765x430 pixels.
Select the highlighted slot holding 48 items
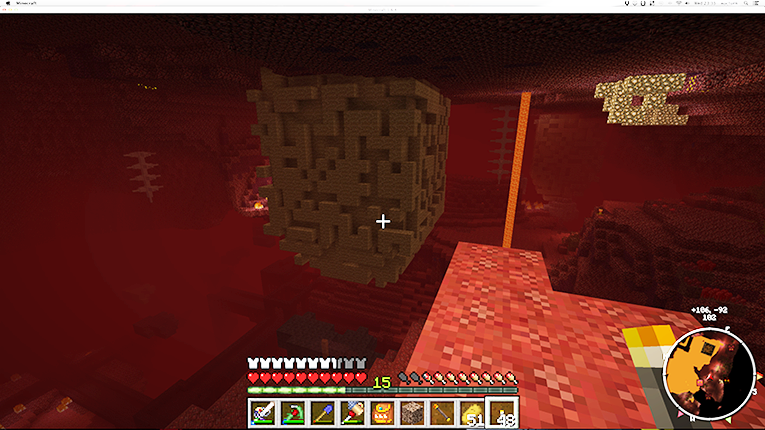tap(501, 412)
